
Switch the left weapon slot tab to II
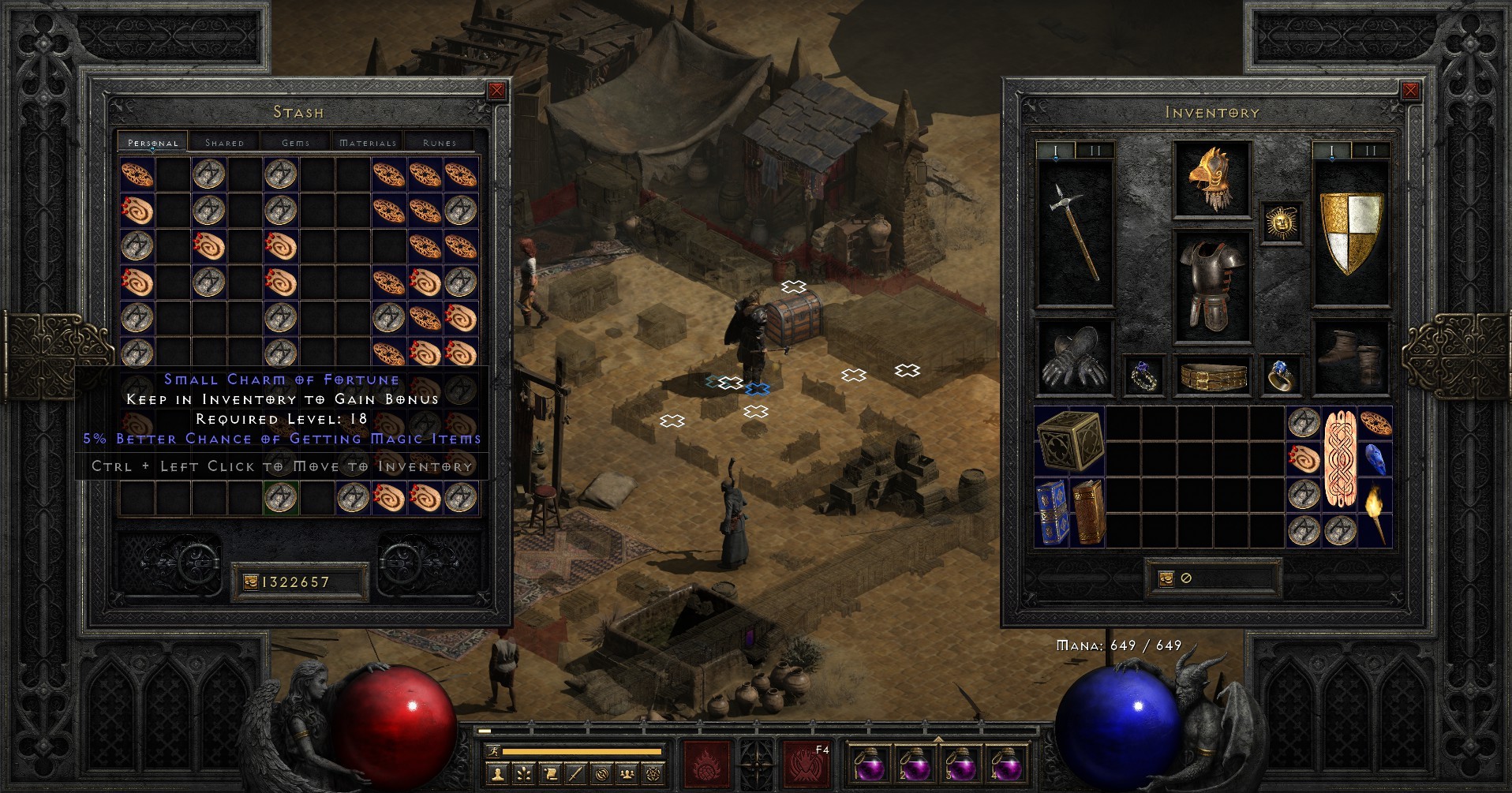[1095, 149]
